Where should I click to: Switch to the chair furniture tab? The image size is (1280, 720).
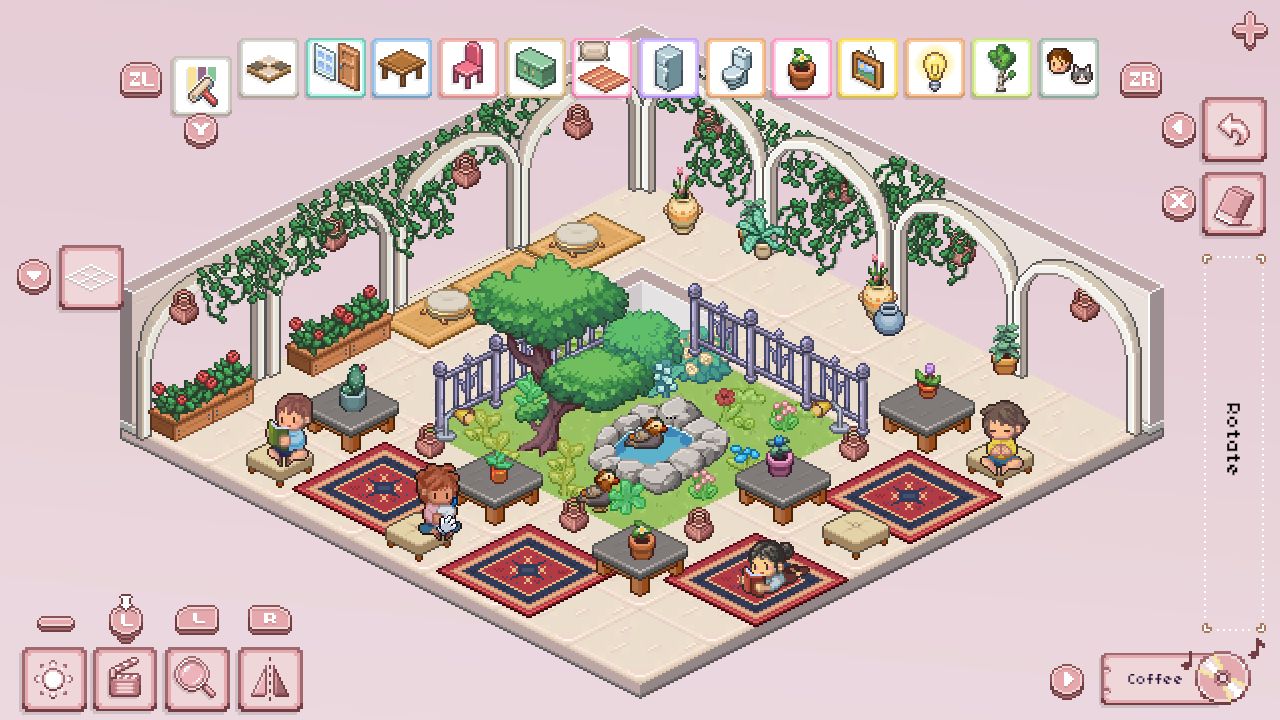pyautogui.click(x=469, y=68)
